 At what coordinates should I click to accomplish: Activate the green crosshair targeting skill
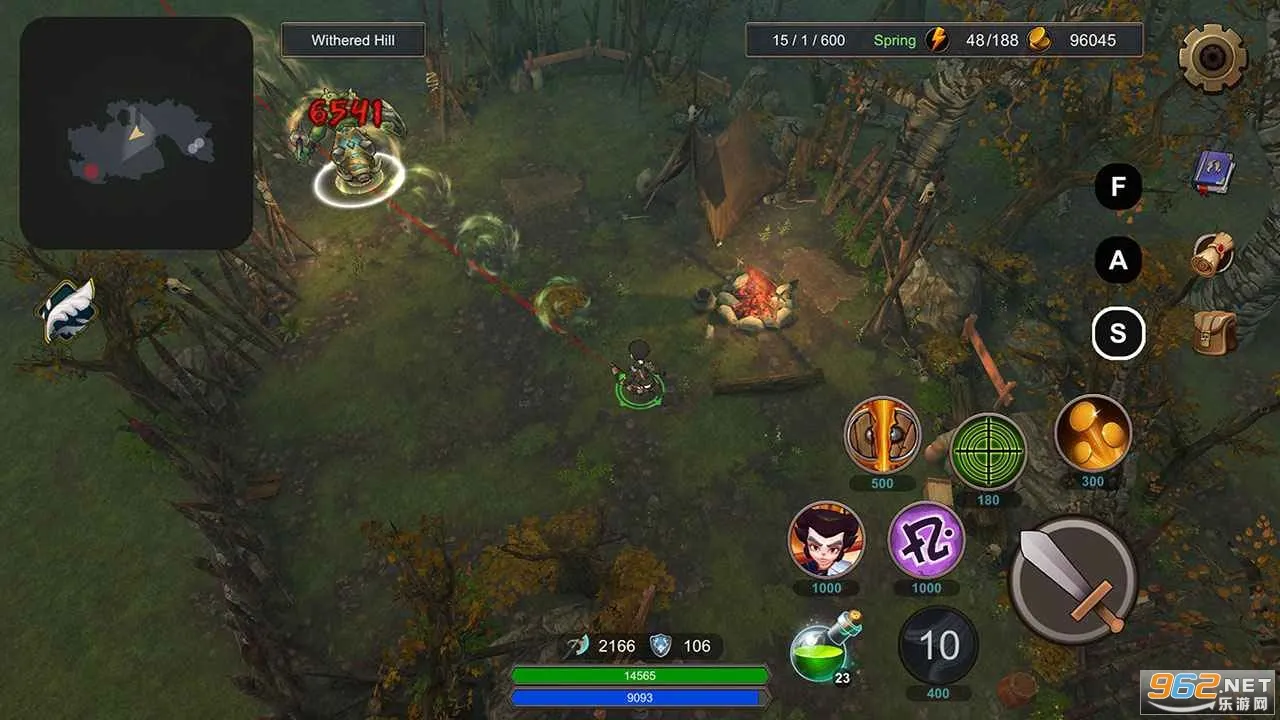[x=988, y=451]
